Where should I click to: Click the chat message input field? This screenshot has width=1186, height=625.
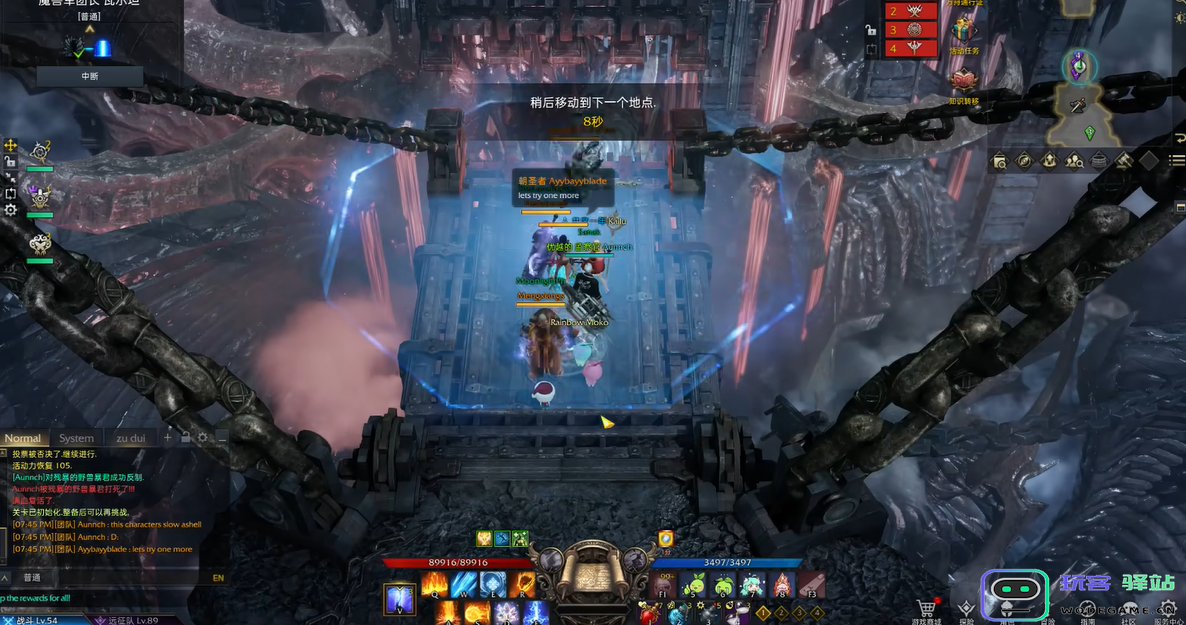pos(110,577)
